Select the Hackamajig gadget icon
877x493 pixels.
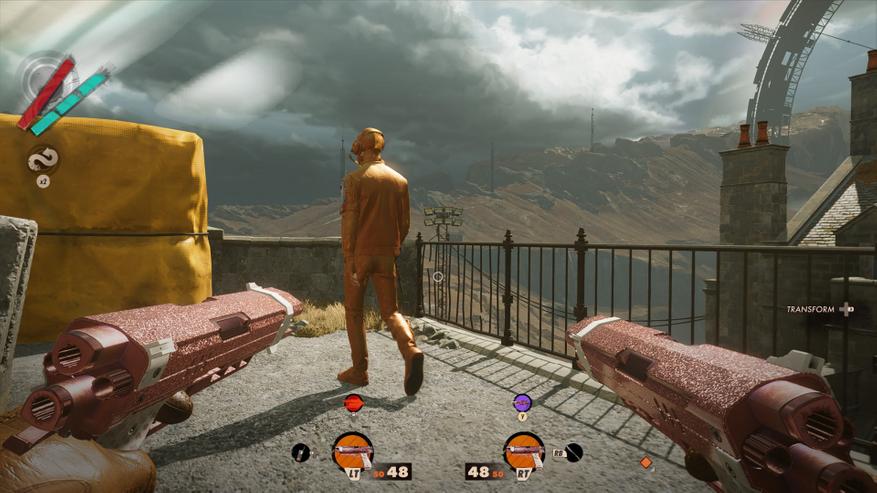click(x=301, y=452)
